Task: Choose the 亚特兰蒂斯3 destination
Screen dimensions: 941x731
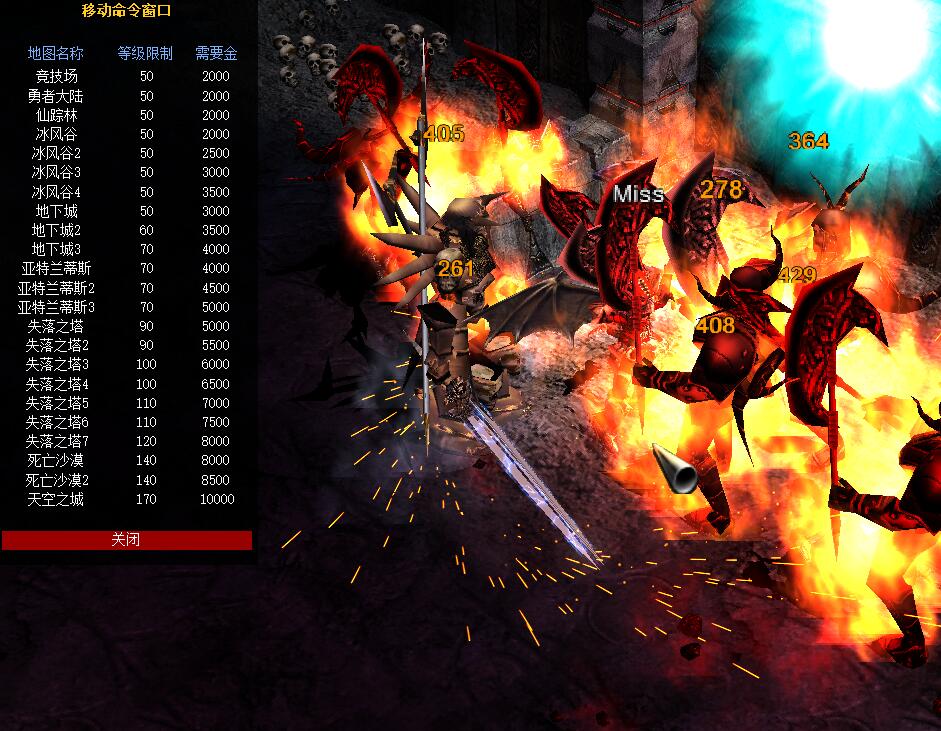Action: tap(56, 307)
